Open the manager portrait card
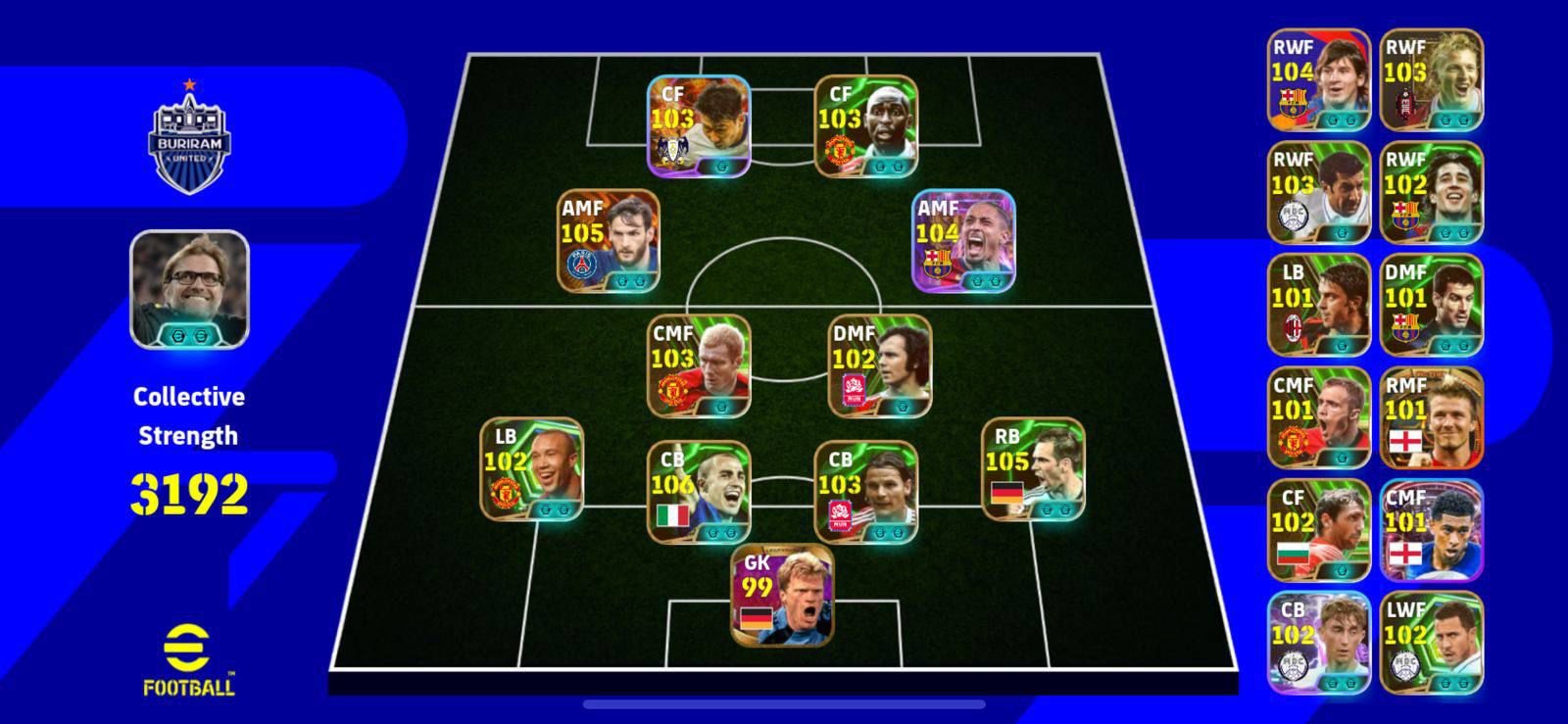The image size is (1568, 724). point(189,289)
